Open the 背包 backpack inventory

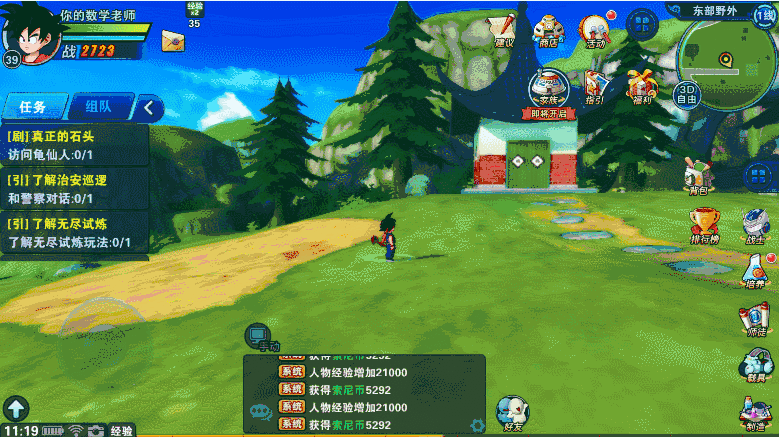point(698,175)
